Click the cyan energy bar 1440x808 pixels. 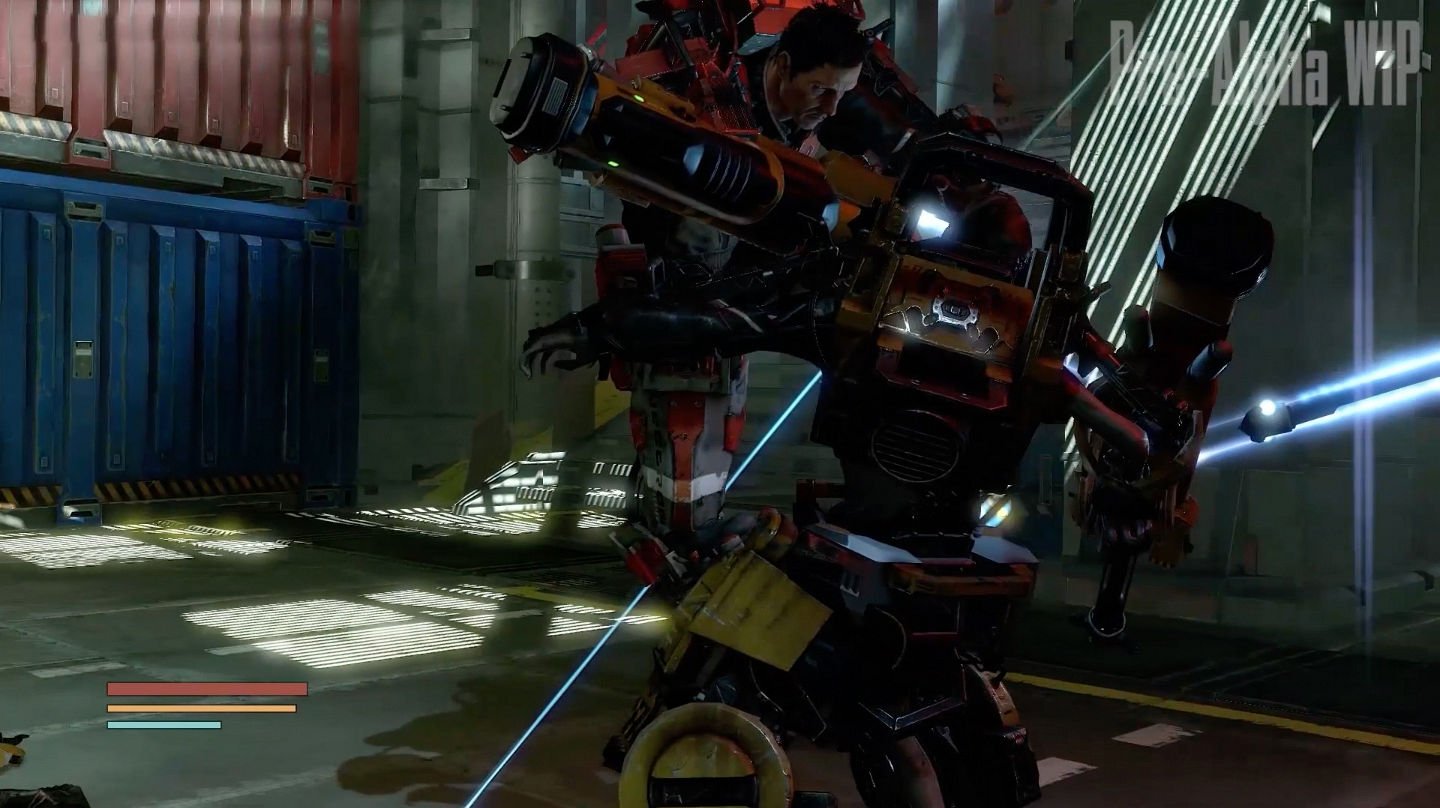(x=162, y=724)
